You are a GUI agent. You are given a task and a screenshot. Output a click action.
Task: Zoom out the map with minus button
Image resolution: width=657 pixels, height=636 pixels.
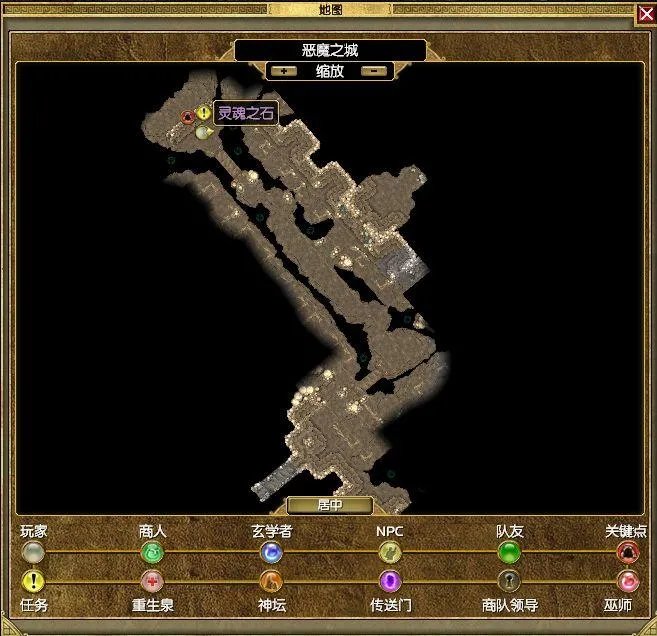[x=374, y=71]
